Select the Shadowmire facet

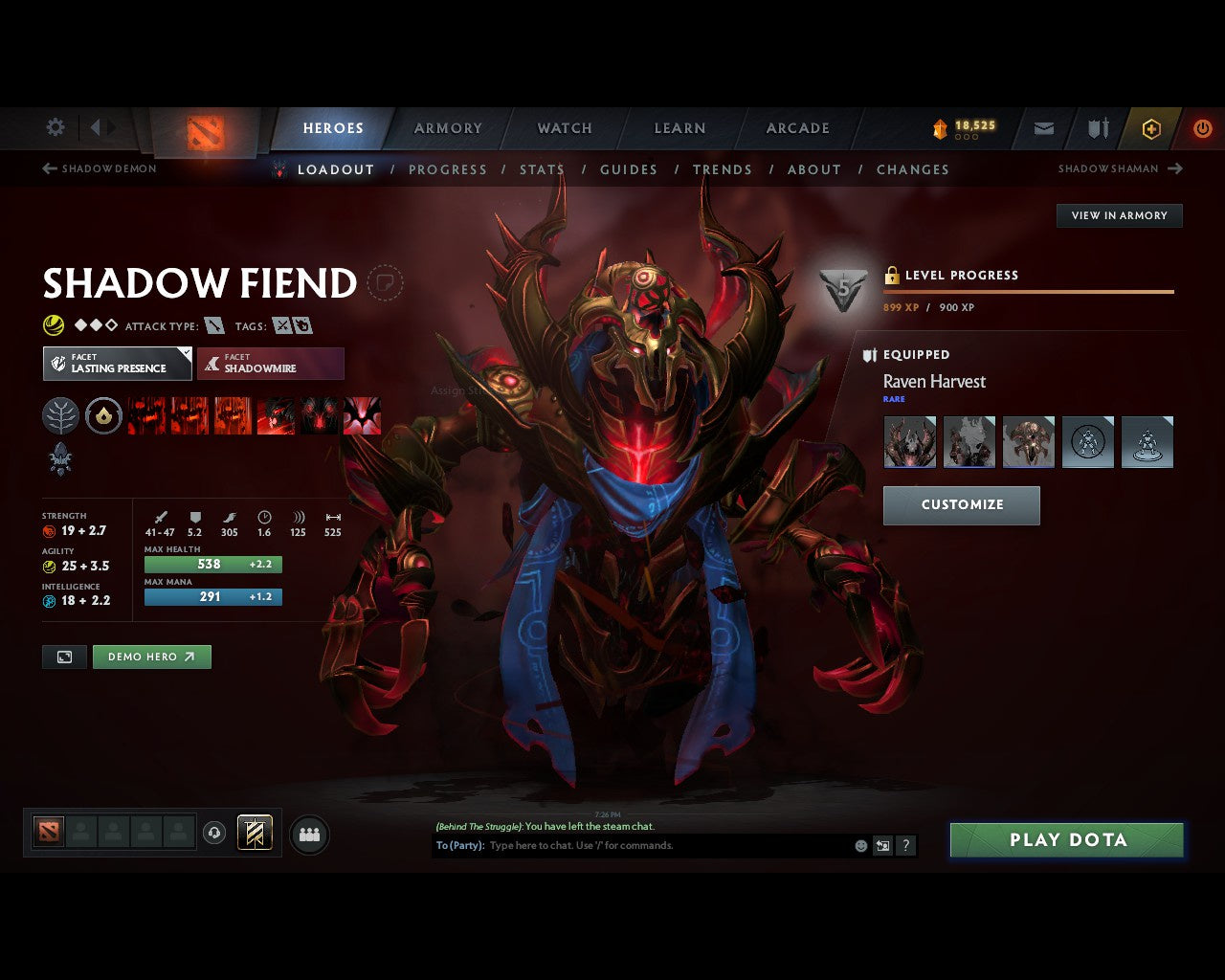pos(271,364)
